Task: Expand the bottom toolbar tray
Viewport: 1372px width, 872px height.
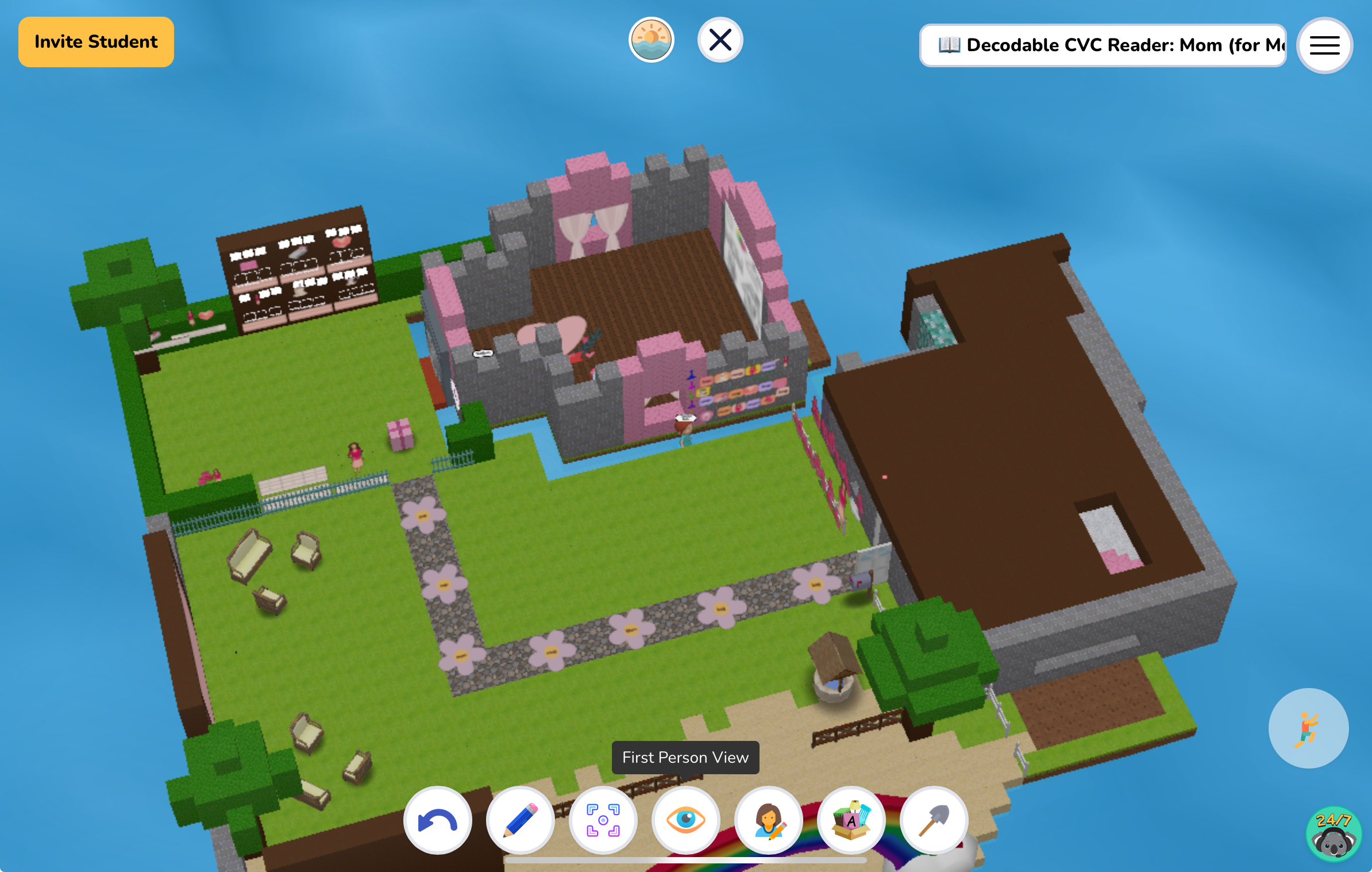Action: [687, 861]
